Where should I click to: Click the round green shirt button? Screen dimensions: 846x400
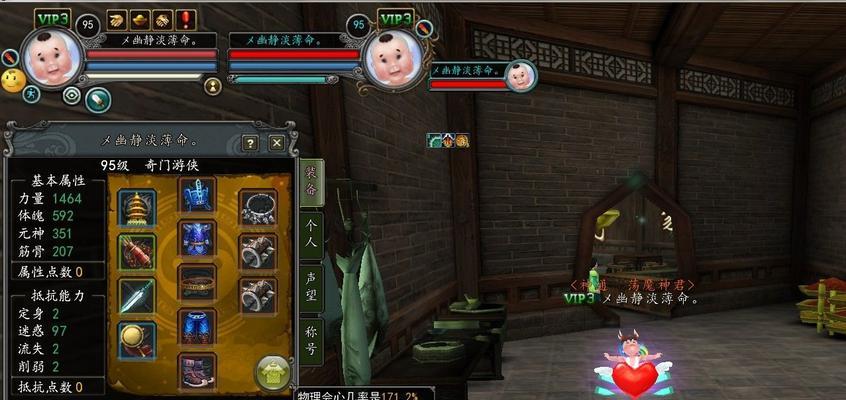pyautogui.click(x=273, y=373)
